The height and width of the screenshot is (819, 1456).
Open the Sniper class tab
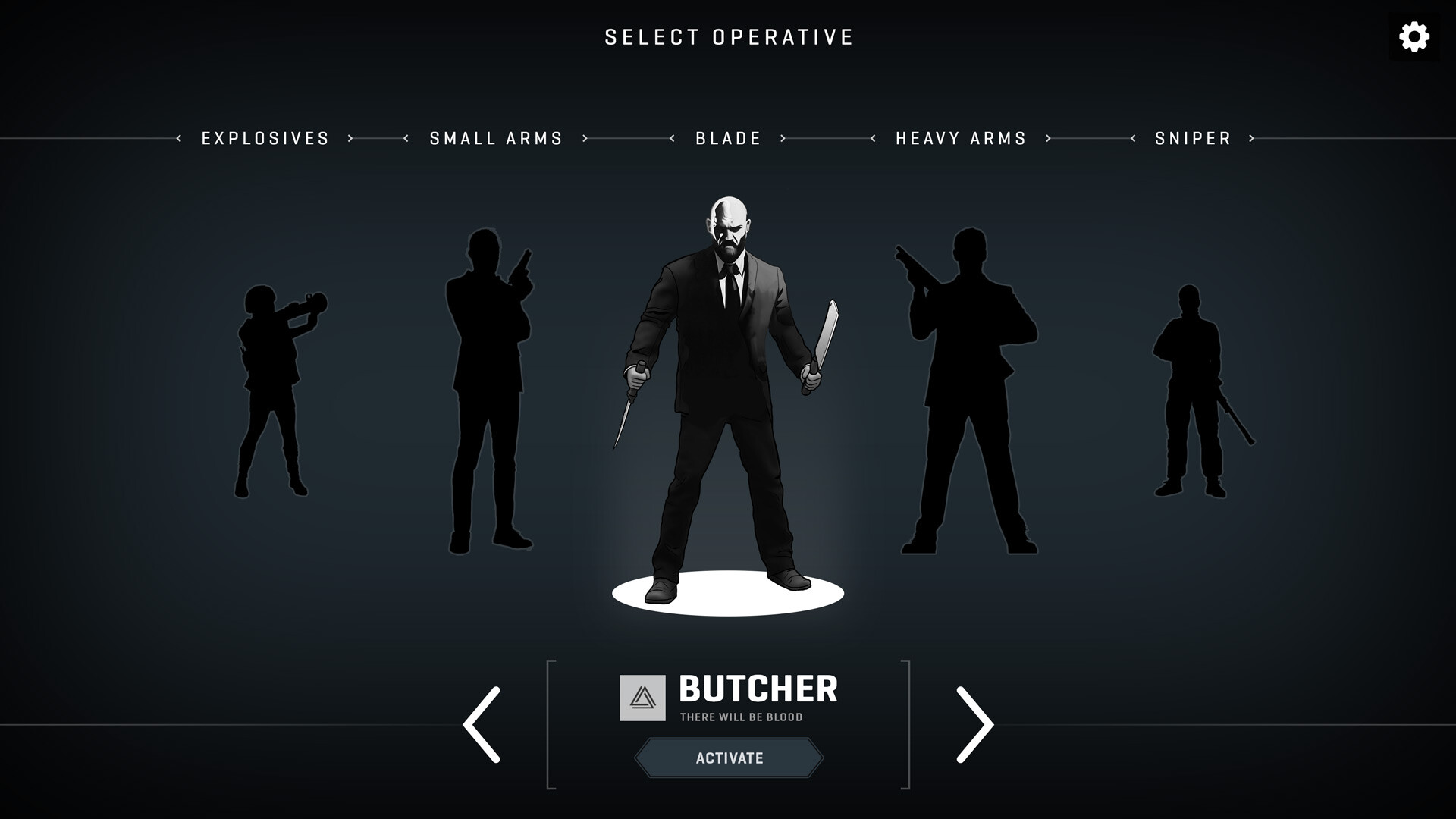1192,138
